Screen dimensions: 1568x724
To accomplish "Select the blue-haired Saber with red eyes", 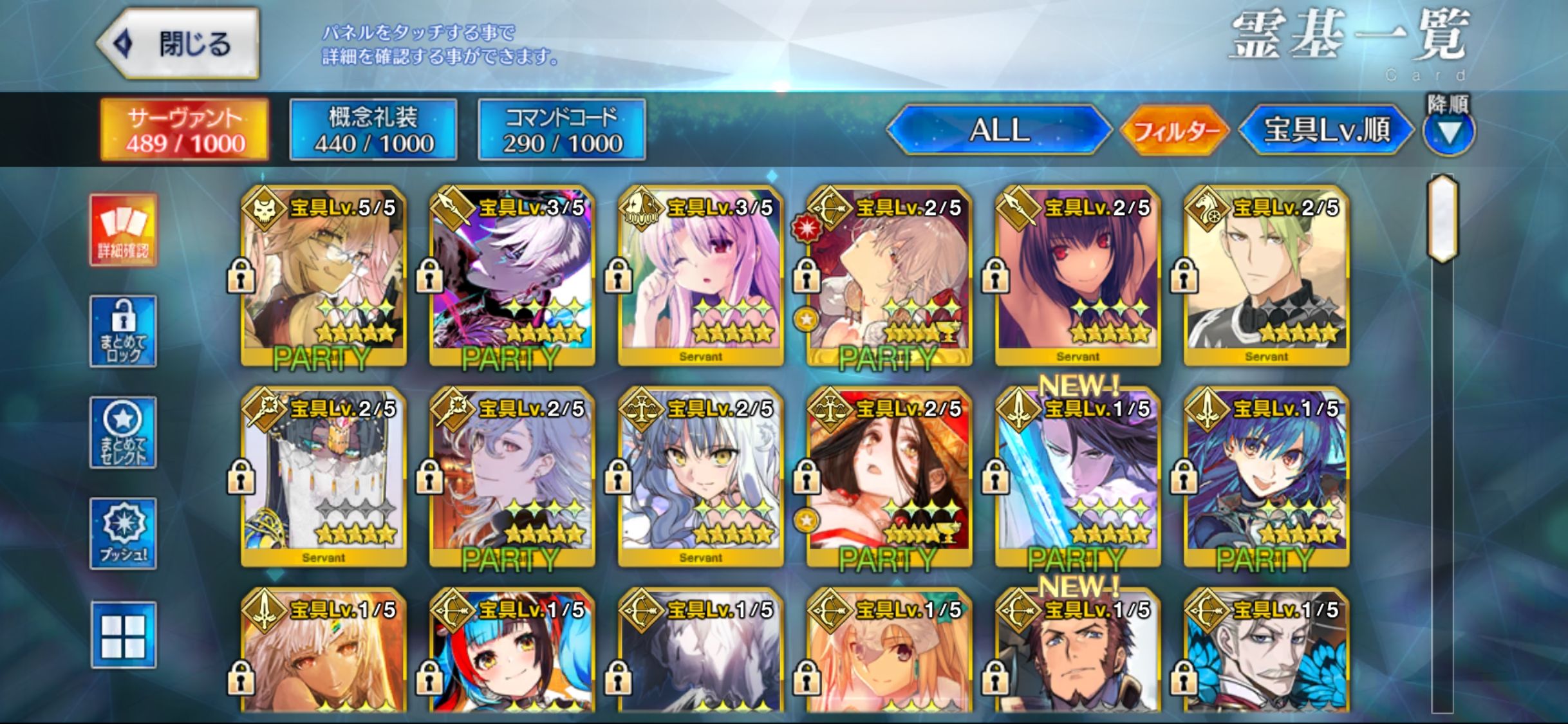I will pos(1266,478).
